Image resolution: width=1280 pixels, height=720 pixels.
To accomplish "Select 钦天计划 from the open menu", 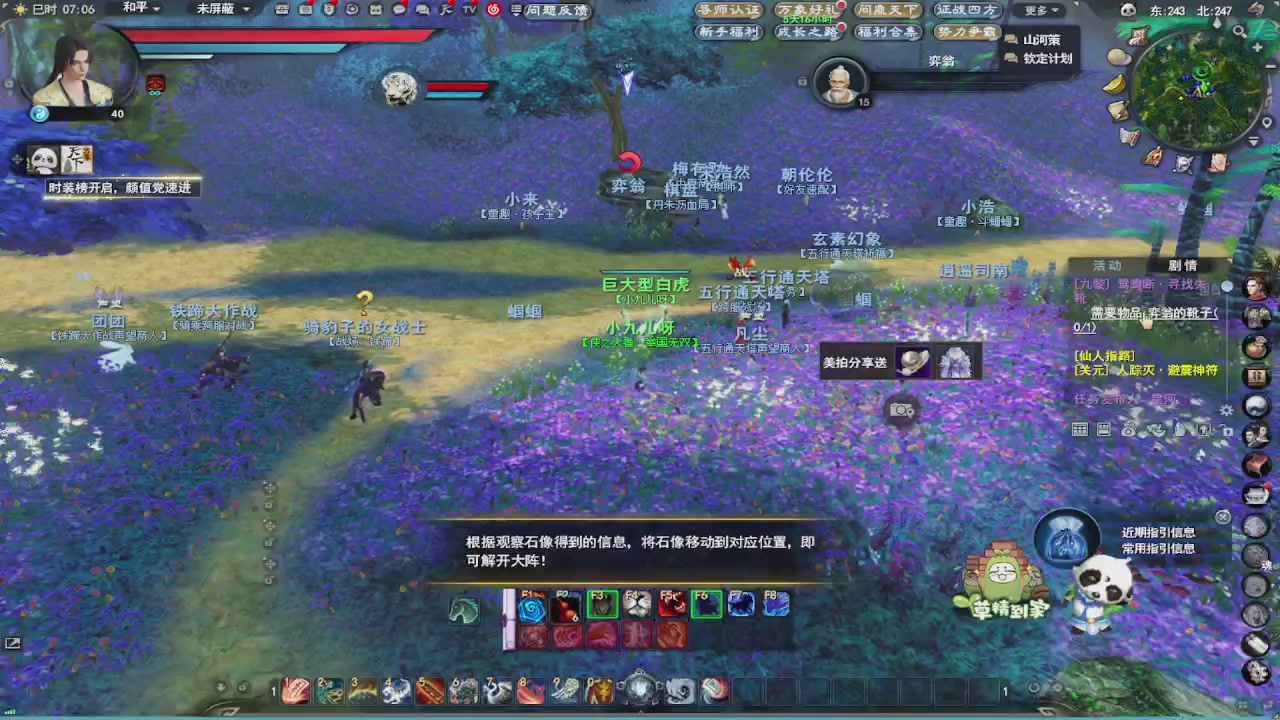I will [x=1046, y=58].
